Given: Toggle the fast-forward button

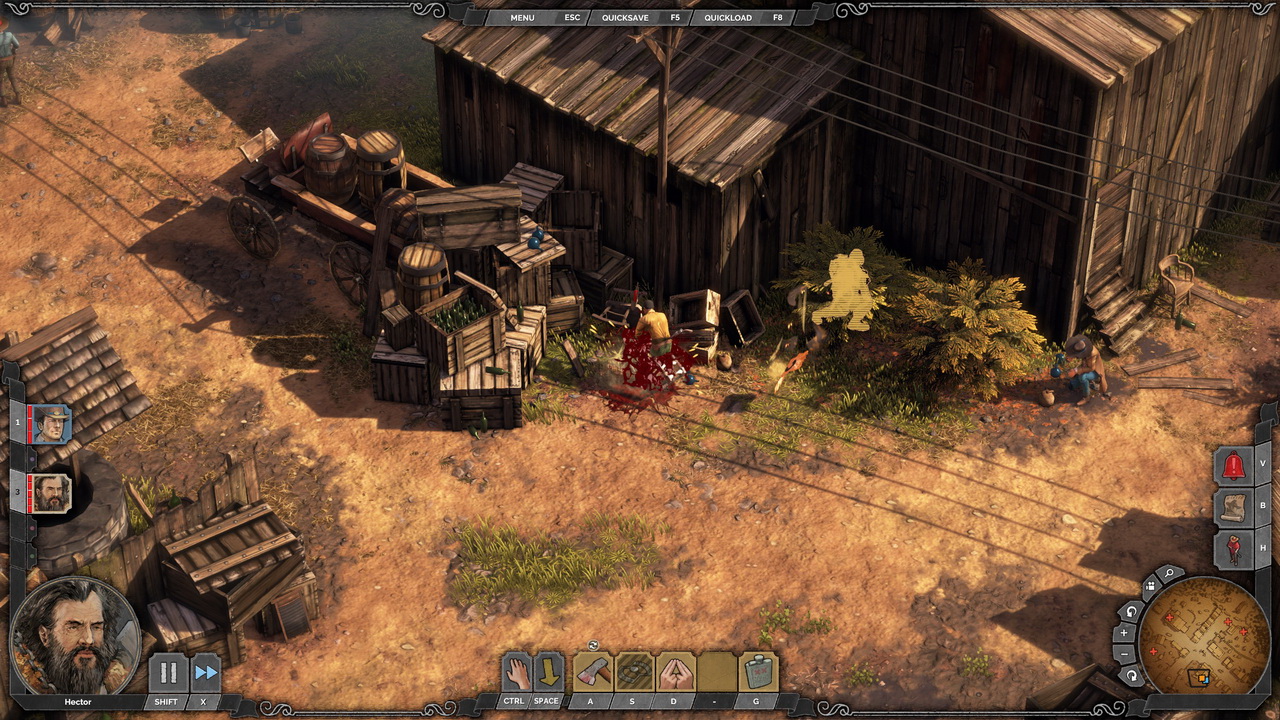Looking at the screenshot, I should 205,673.
